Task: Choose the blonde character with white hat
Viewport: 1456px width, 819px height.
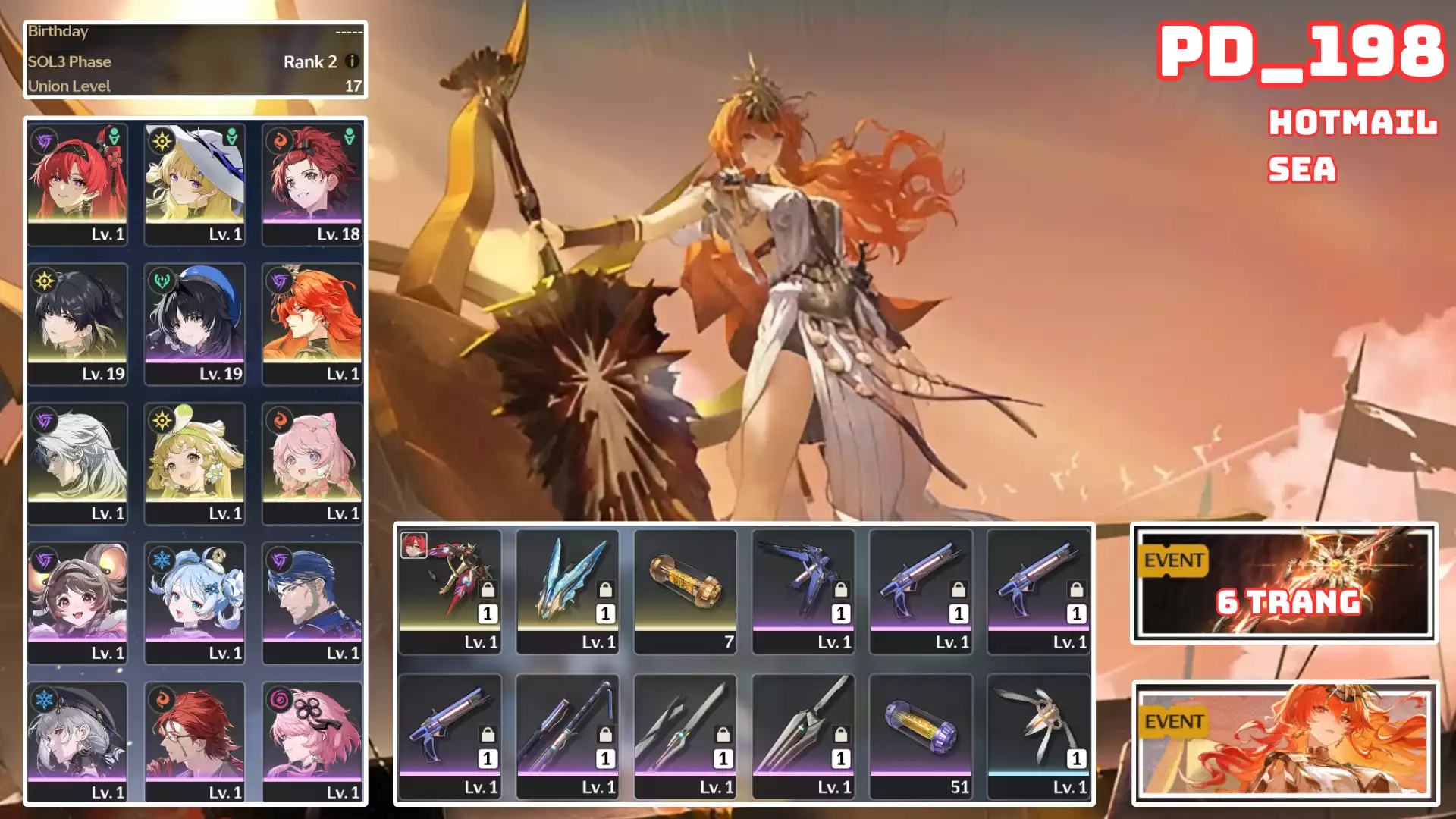Action: [x=195, y=184]
